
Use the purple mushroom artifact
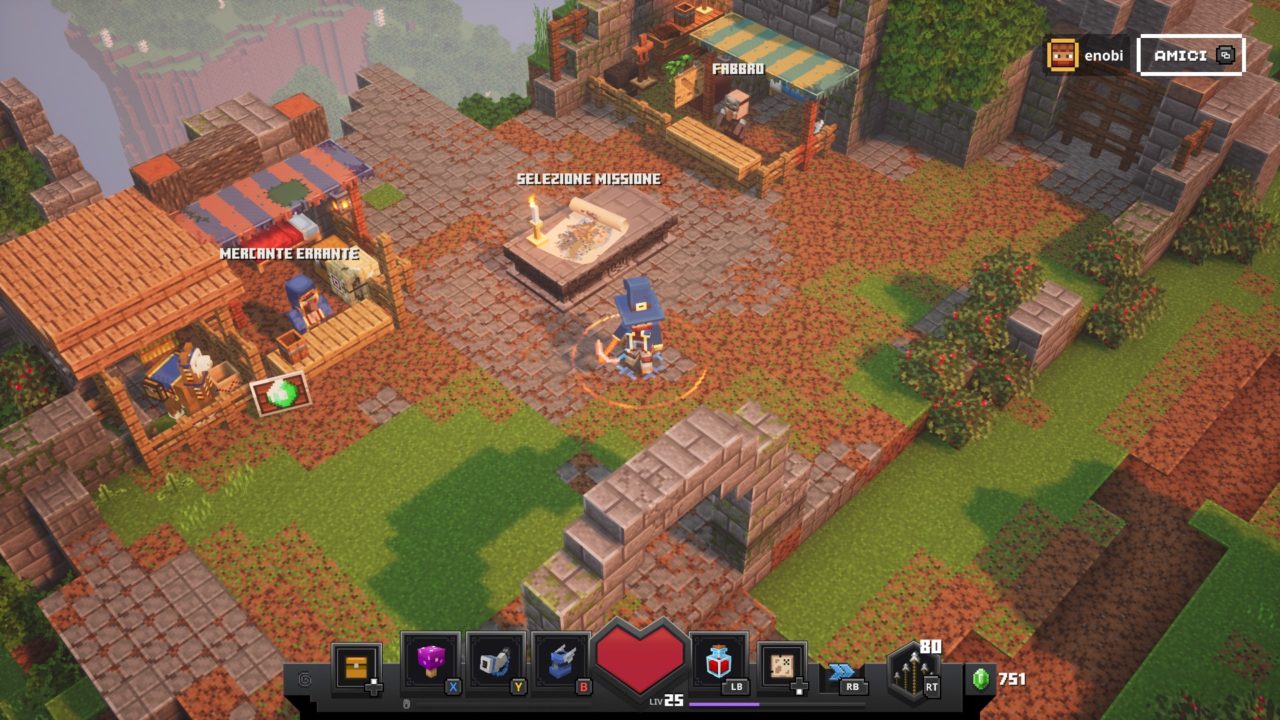430,661
